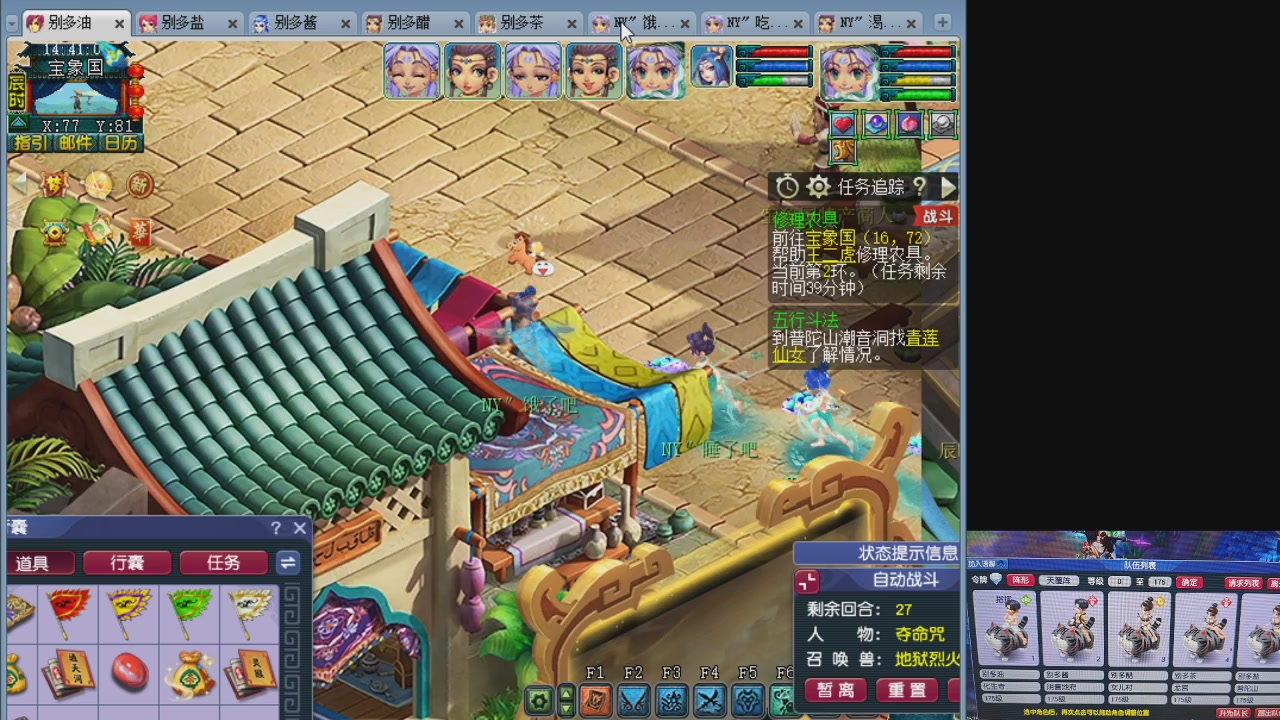Open the gear settings icon on 任务追踪 panel
The image size is (1280, 720).
coord(819,186)
